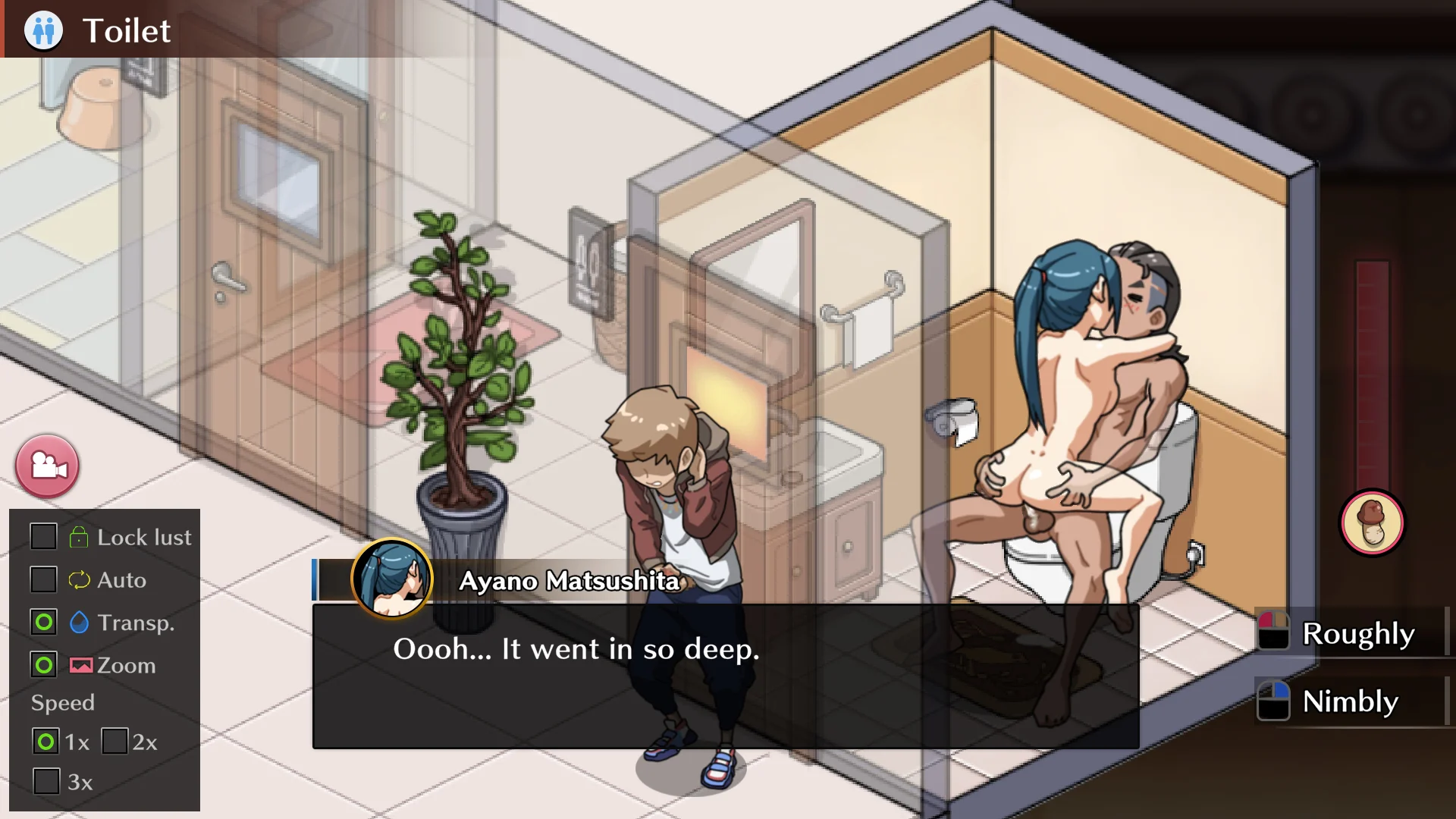Uncheck the Zoom option
The width and height of the screenshot is (1456, 819).
click(44, 665)
